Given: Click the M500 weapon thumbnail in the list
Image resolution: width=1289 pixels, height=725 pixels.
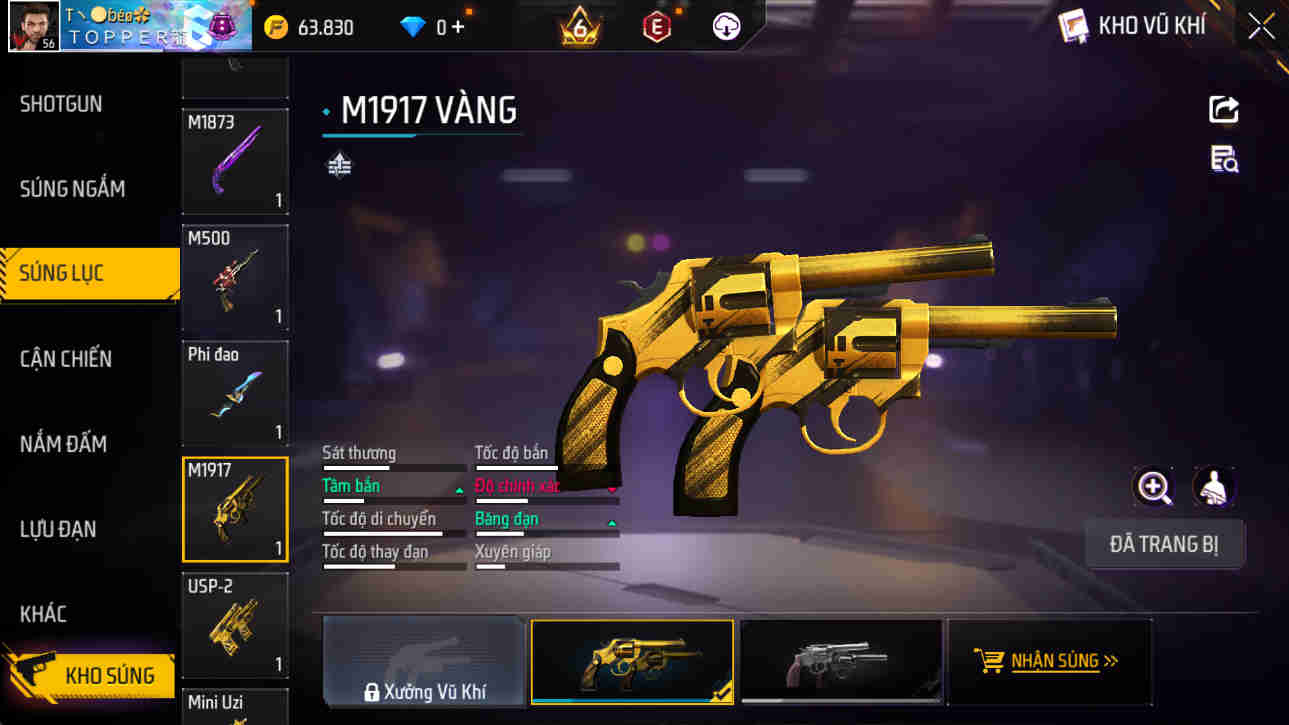Looking at the screenshot, I should (234, 278).
